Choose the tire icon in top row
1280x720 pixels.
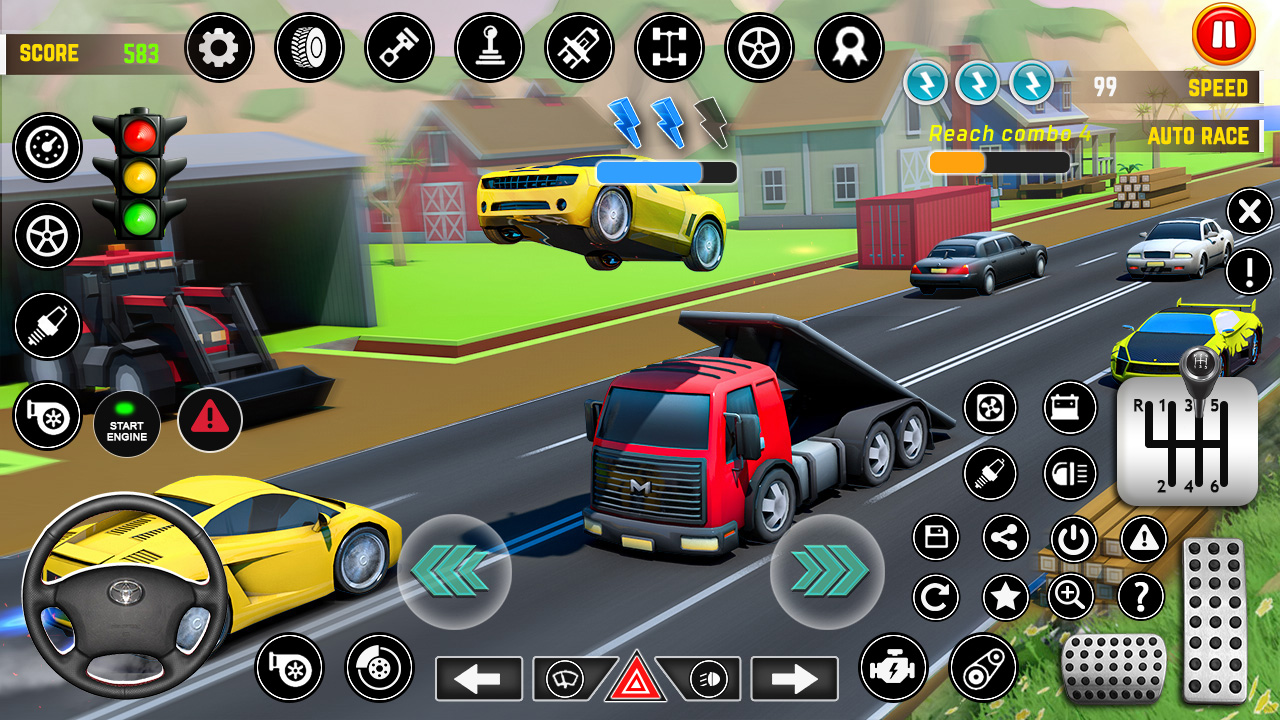[309, 48]
